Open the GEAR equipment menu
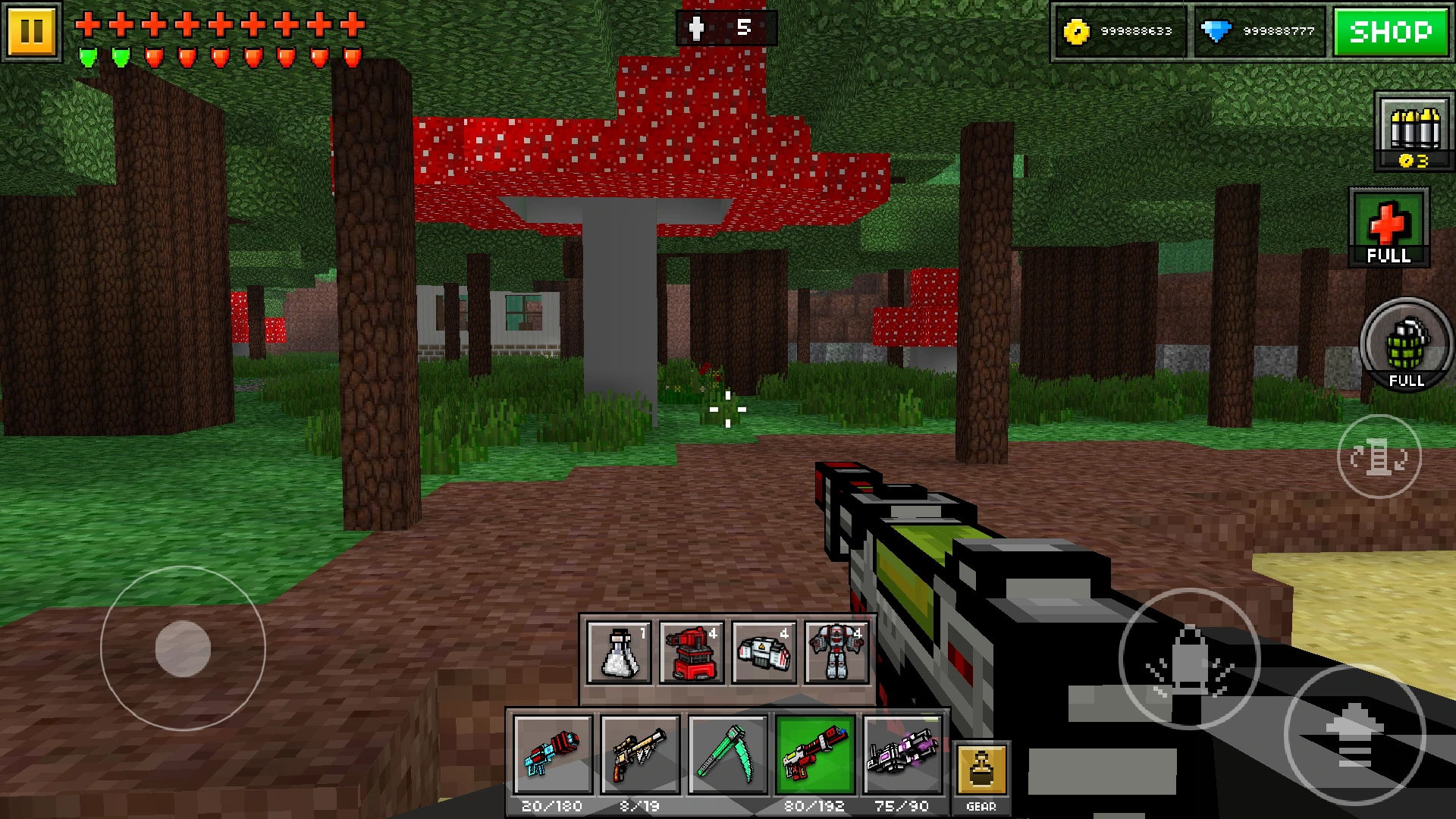This screenshot has height=819, width=1456. (981, 767)
